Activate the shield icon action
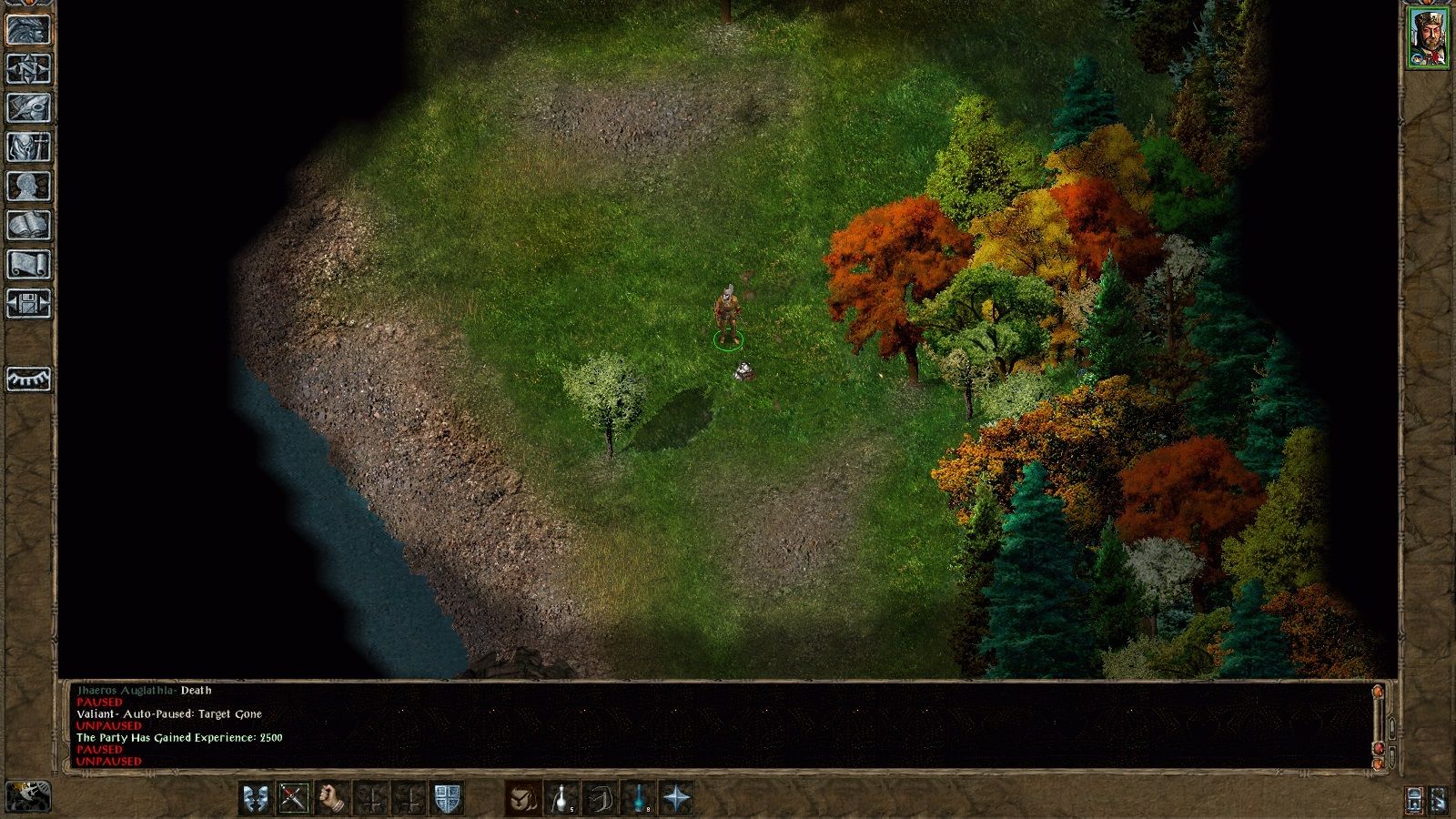The image size is (1456, 819). (x=448, y=798)
